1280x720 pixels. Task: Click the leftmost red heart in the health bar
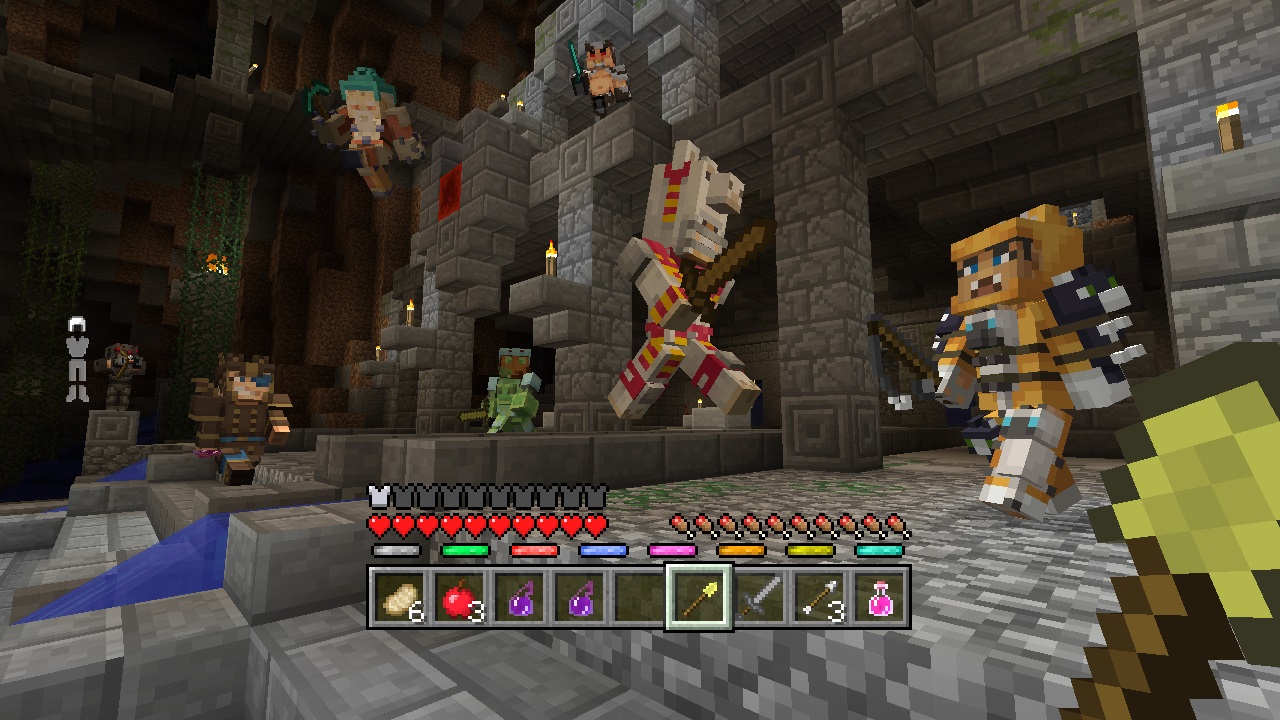(377, 524)
